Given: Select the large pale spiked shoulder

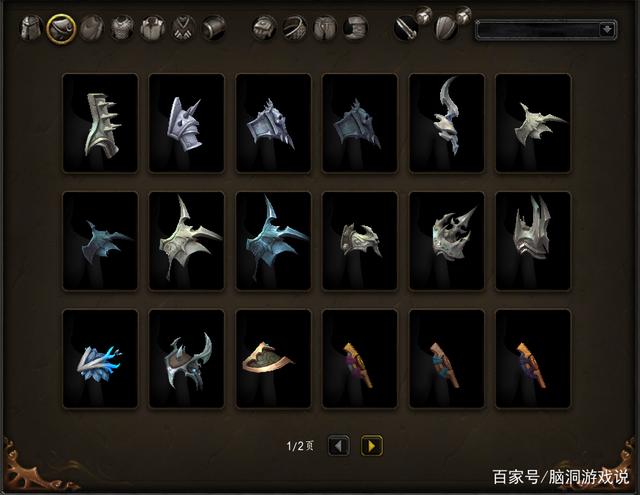Looking at the screenshot, I should (186, 241).
